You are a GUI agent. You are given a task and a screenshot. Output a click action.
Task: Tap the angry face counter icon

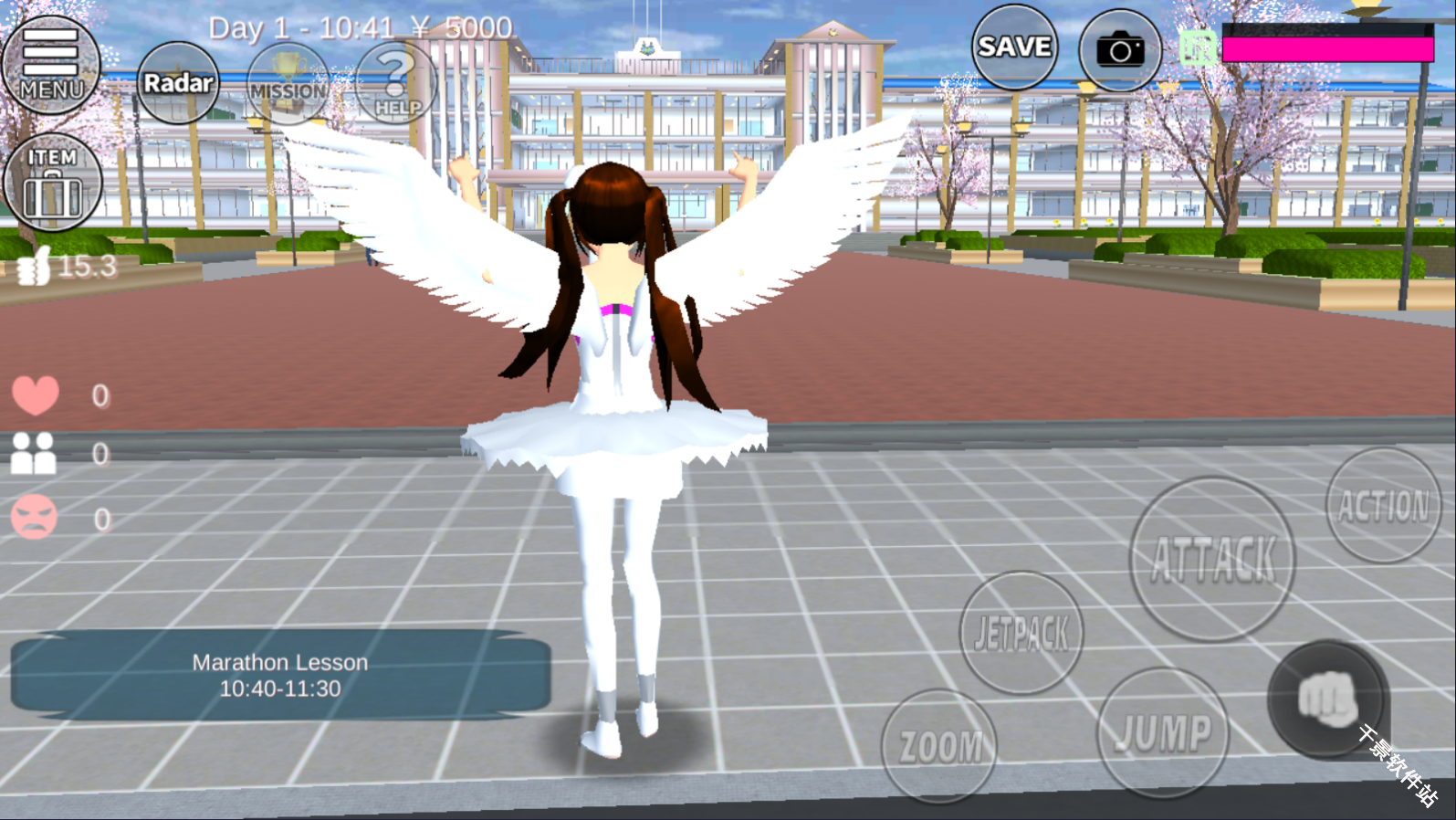(x=35, y=517)
